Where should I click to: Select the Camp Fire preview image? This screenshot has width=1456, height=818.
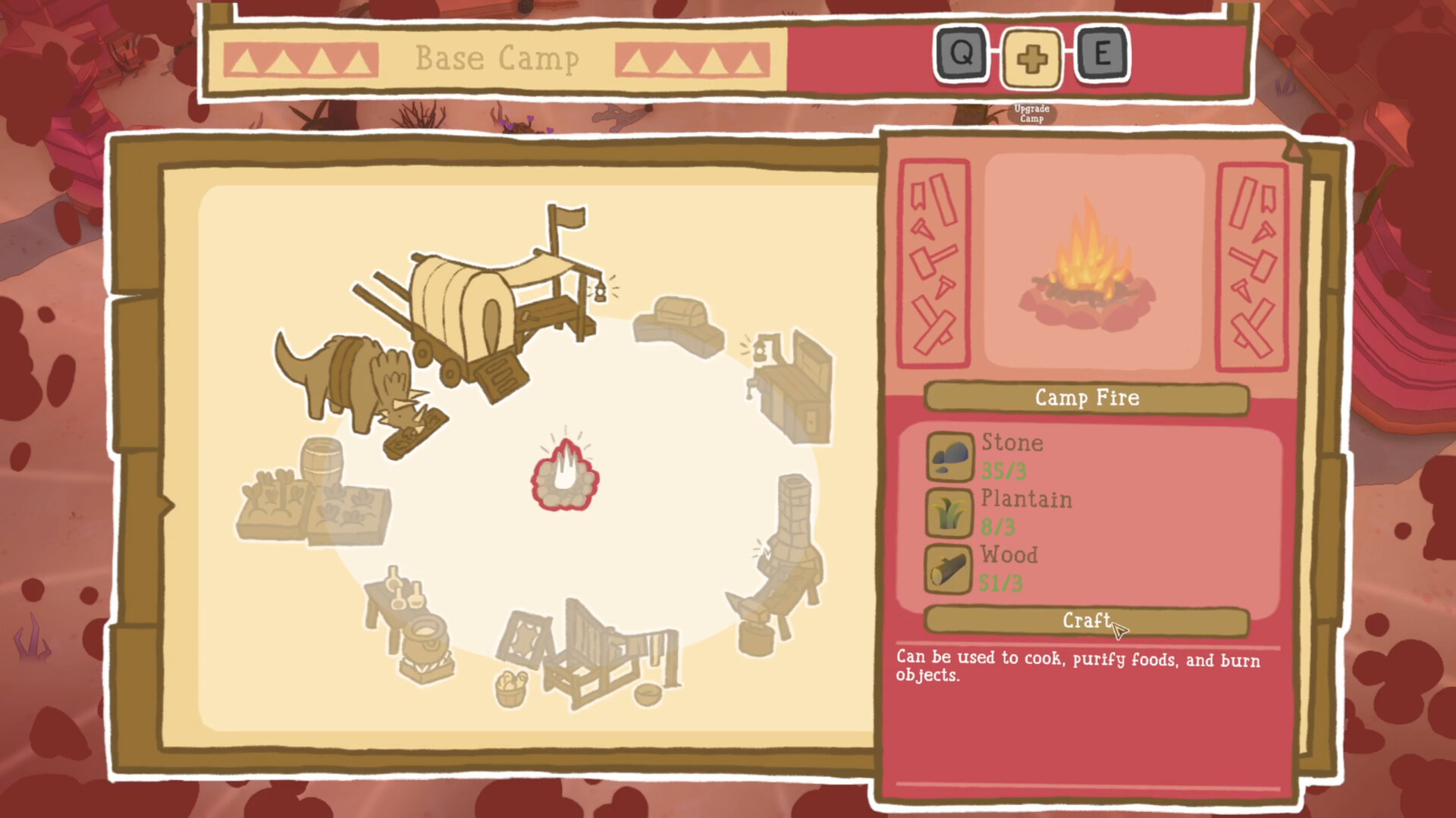pos(1093,262)
